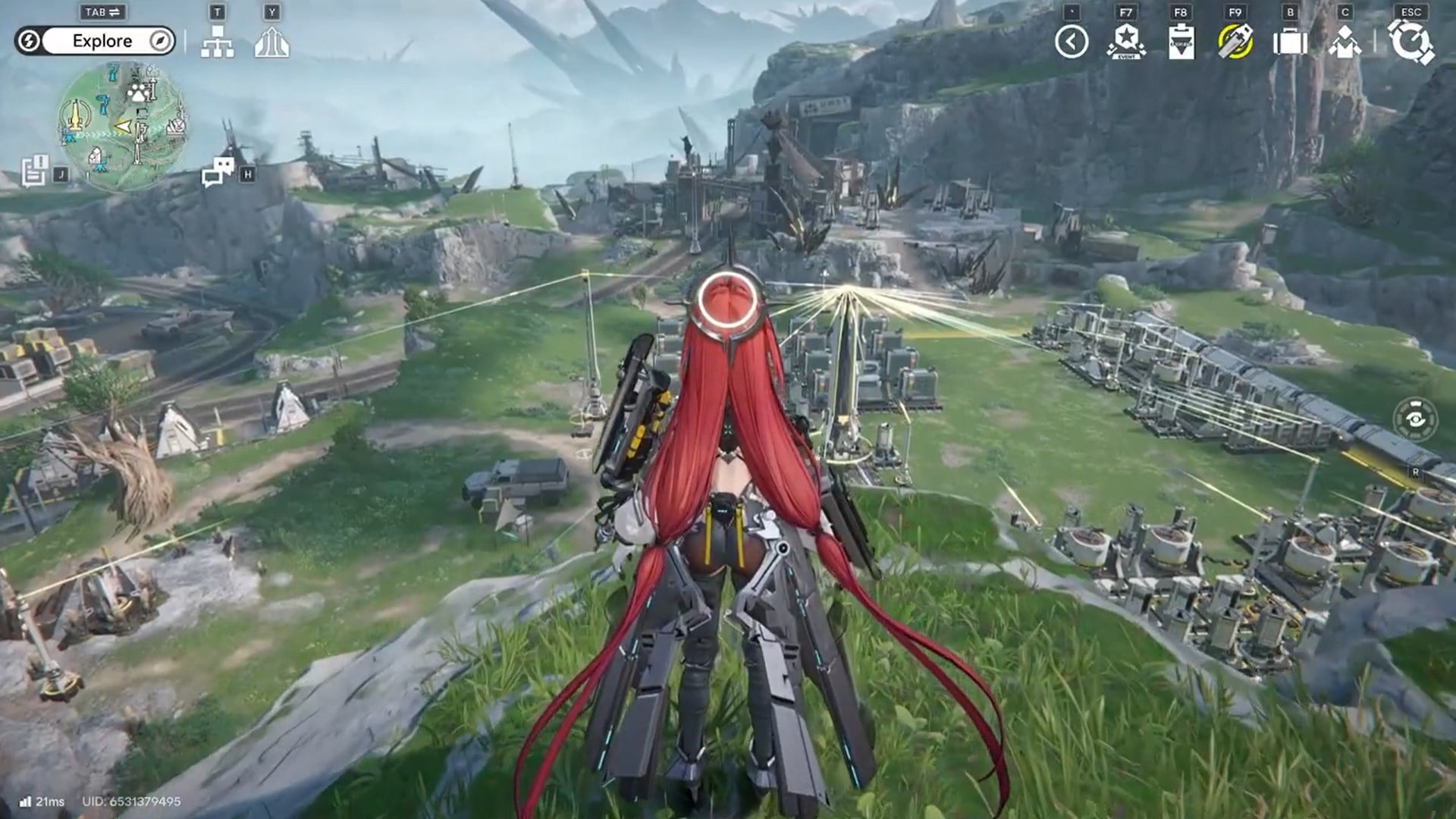
Task: Open the clipboard Express icon
Action: click(1181, 42)
